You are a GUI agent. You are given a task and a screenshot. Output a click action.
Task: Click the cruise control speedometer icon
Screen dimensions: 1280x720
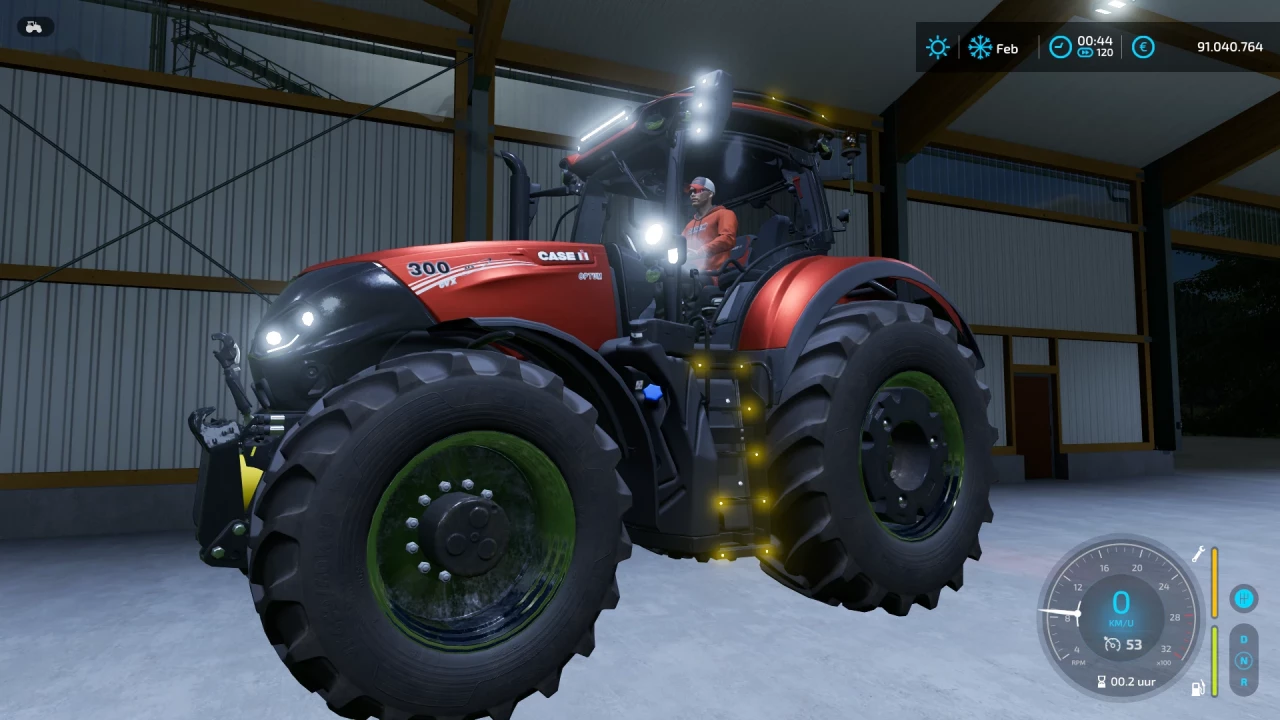1112,644
